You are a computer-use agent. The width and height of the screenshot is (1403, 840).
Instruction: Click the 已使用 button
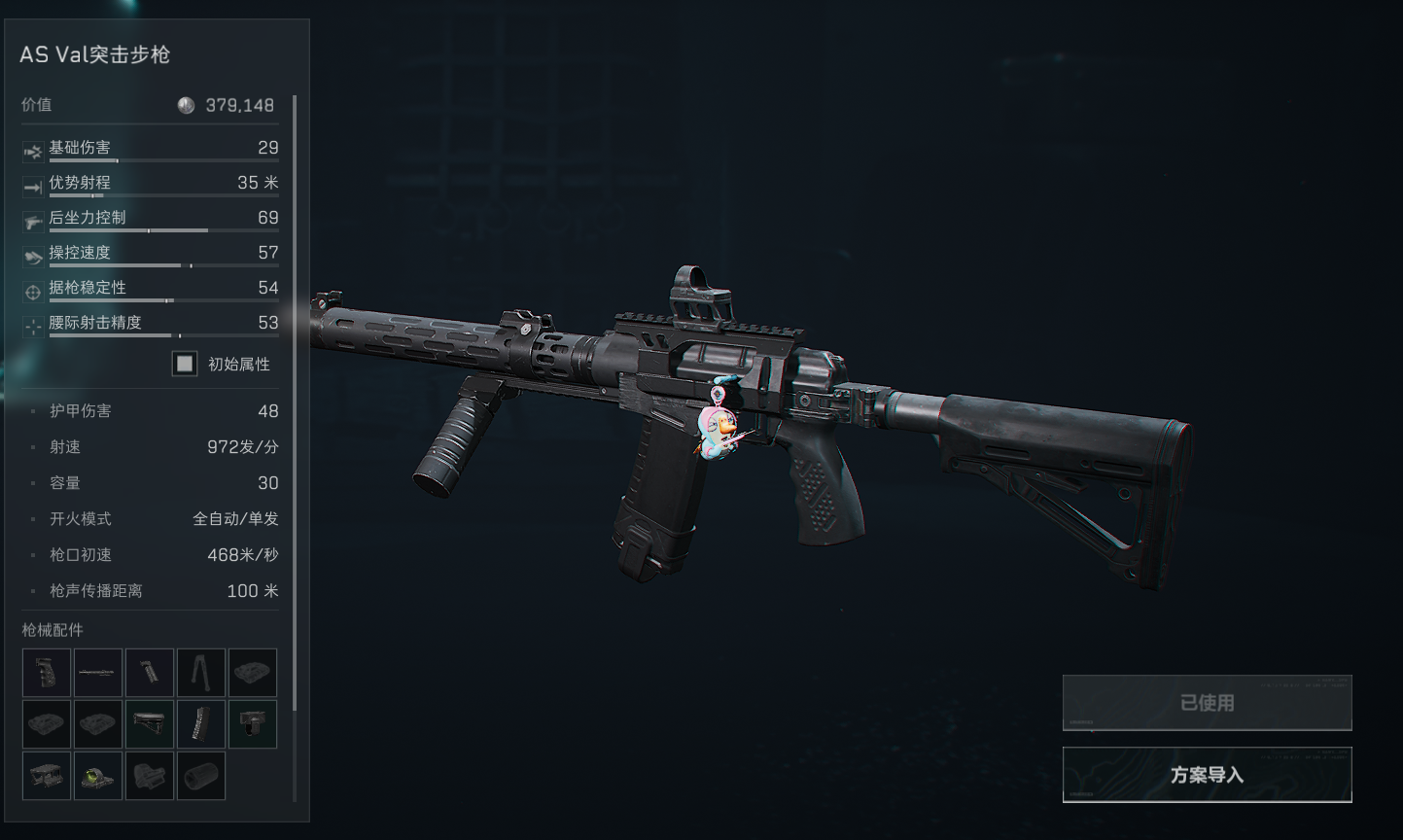[x=1207, y=702]
